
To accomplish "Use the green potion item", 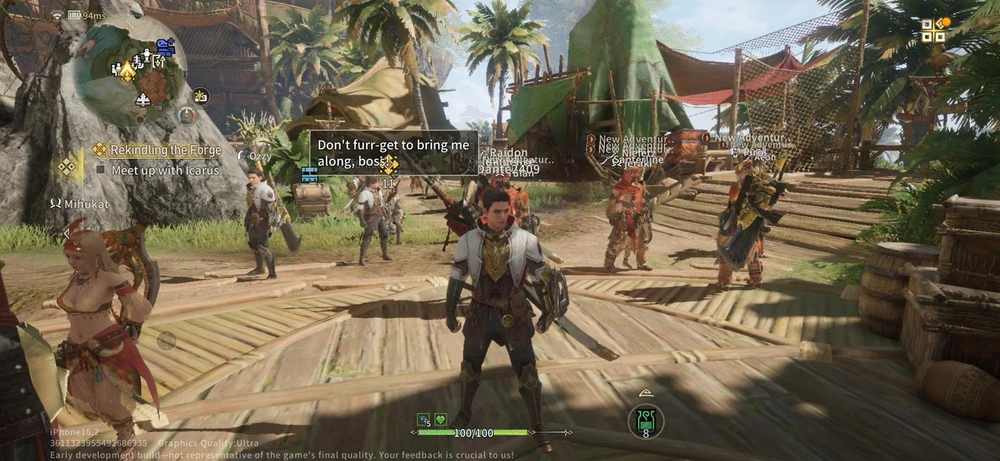I will tap(645, 420).
